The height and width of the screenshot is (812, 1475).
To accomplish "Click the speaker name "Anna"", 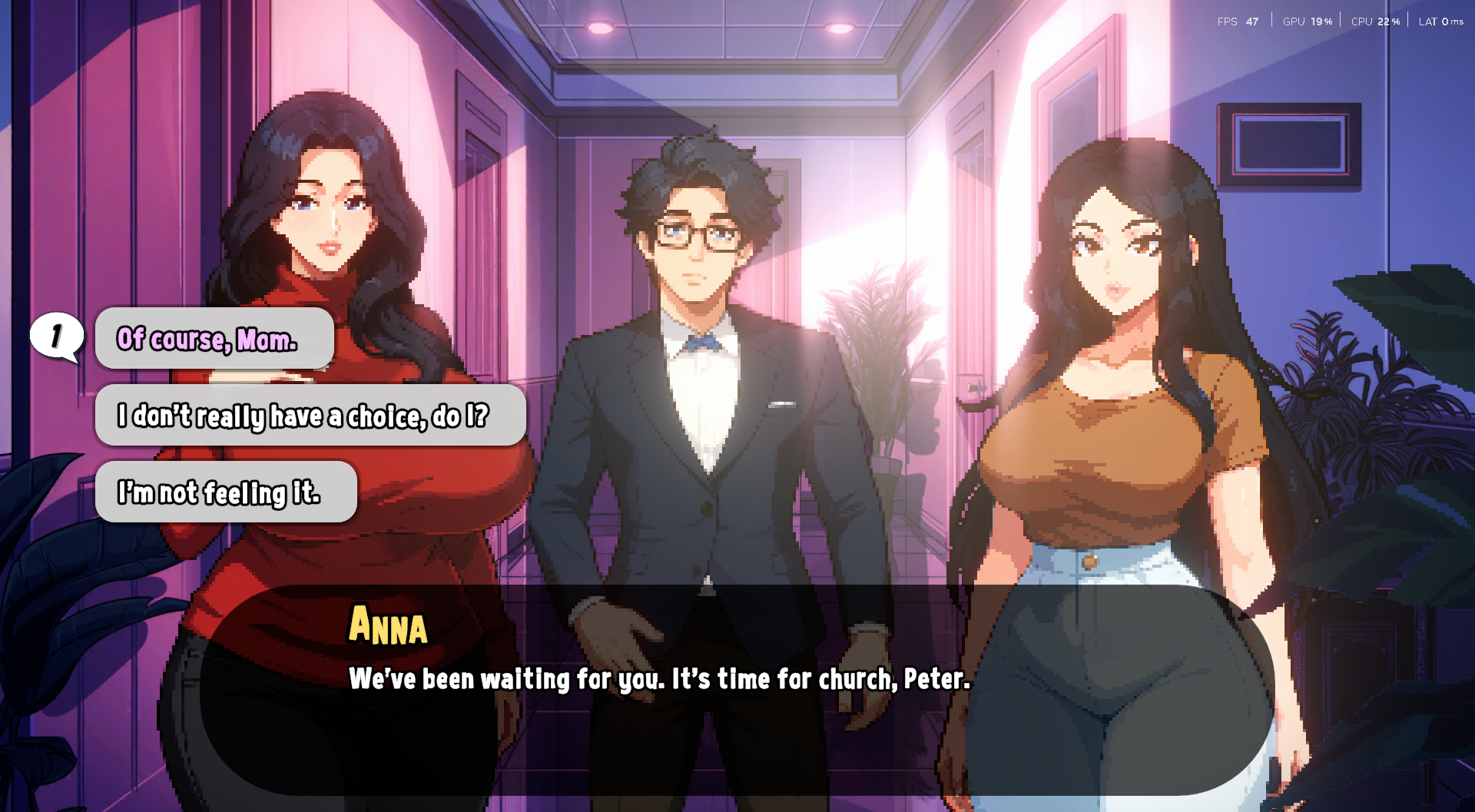I will [x=387, y=628].
